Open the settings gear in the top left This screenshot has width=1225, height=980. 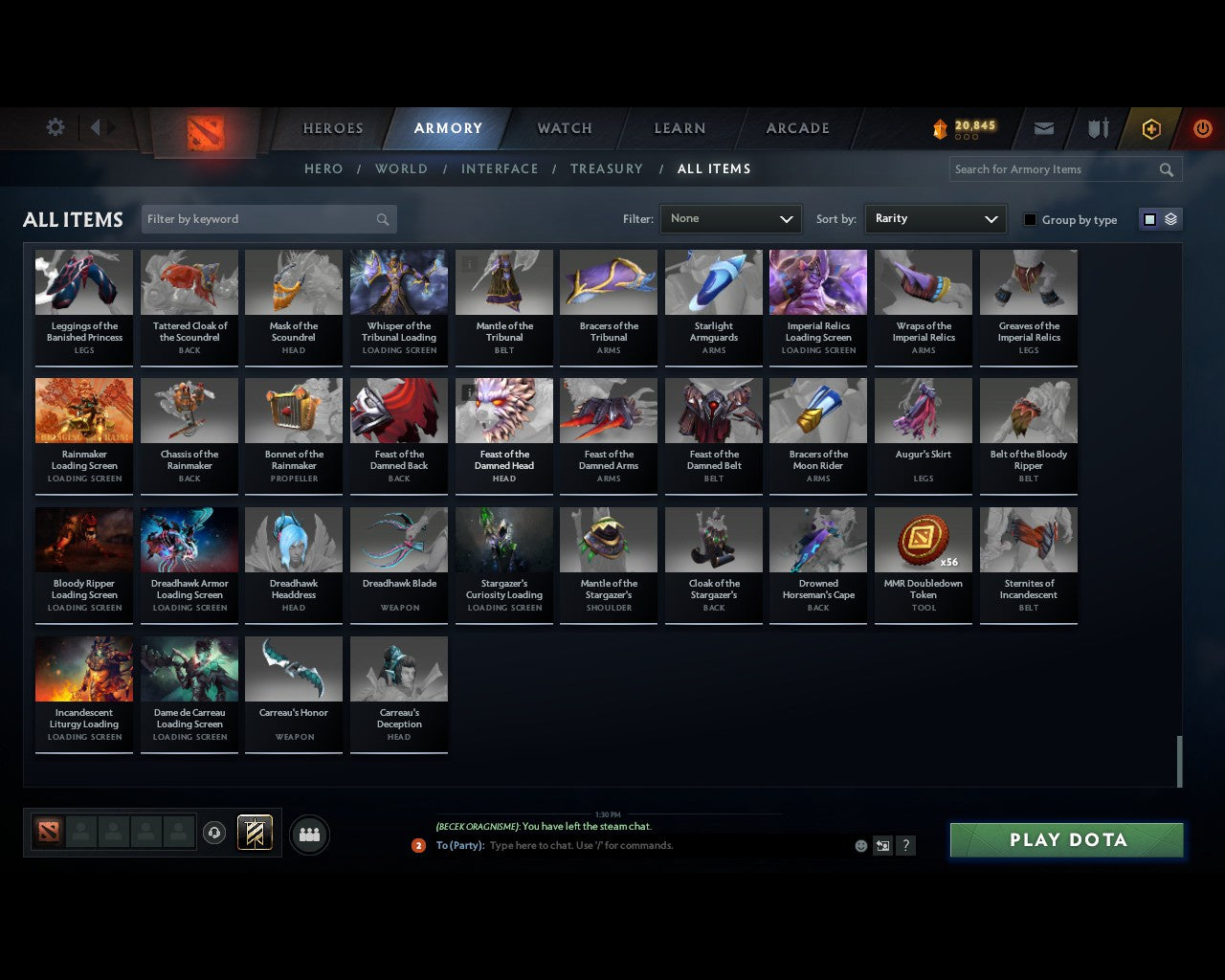pos(55,126)
